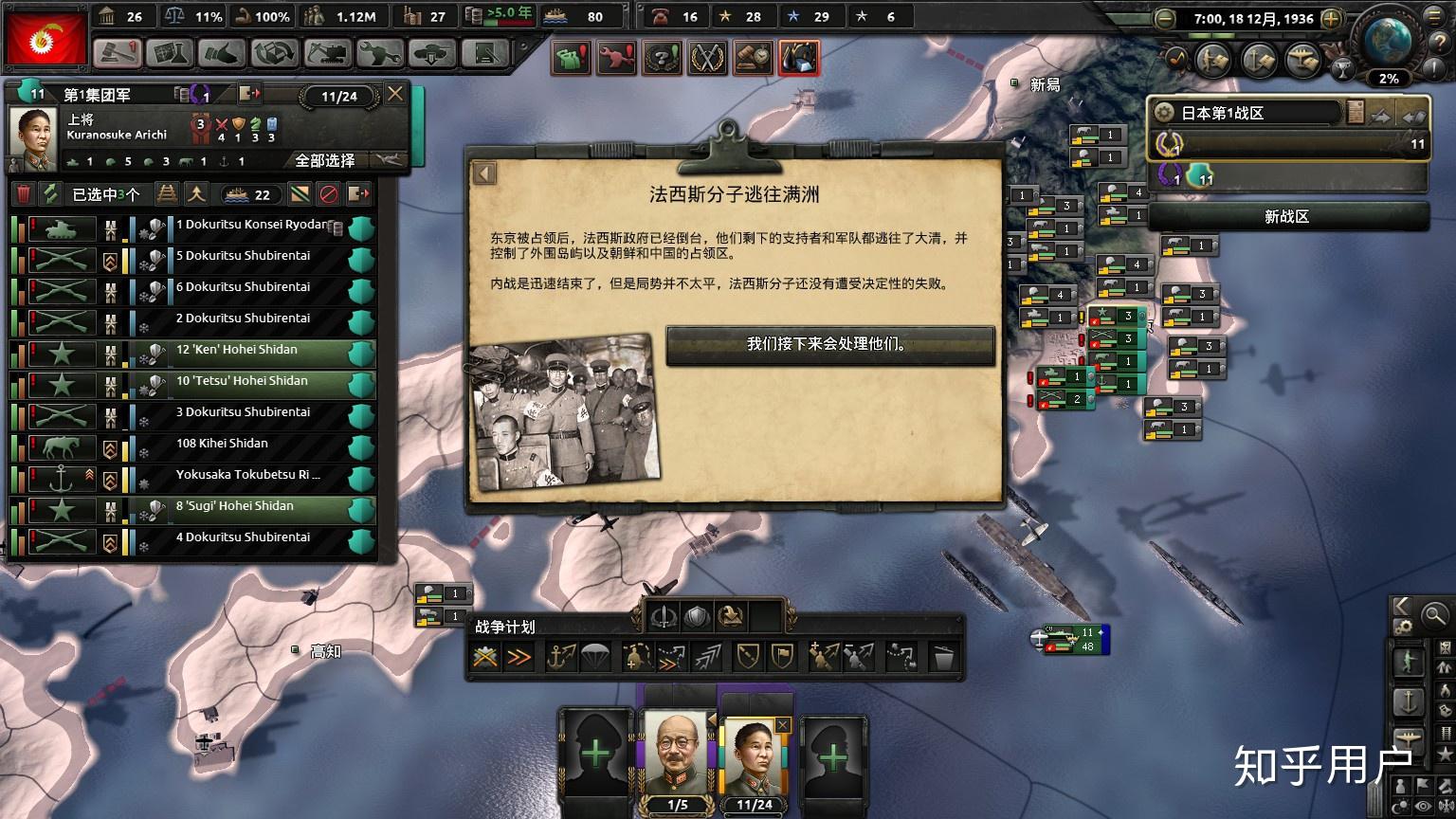Halt unit orders using the red prohibition icon

(x=329, y=193)
